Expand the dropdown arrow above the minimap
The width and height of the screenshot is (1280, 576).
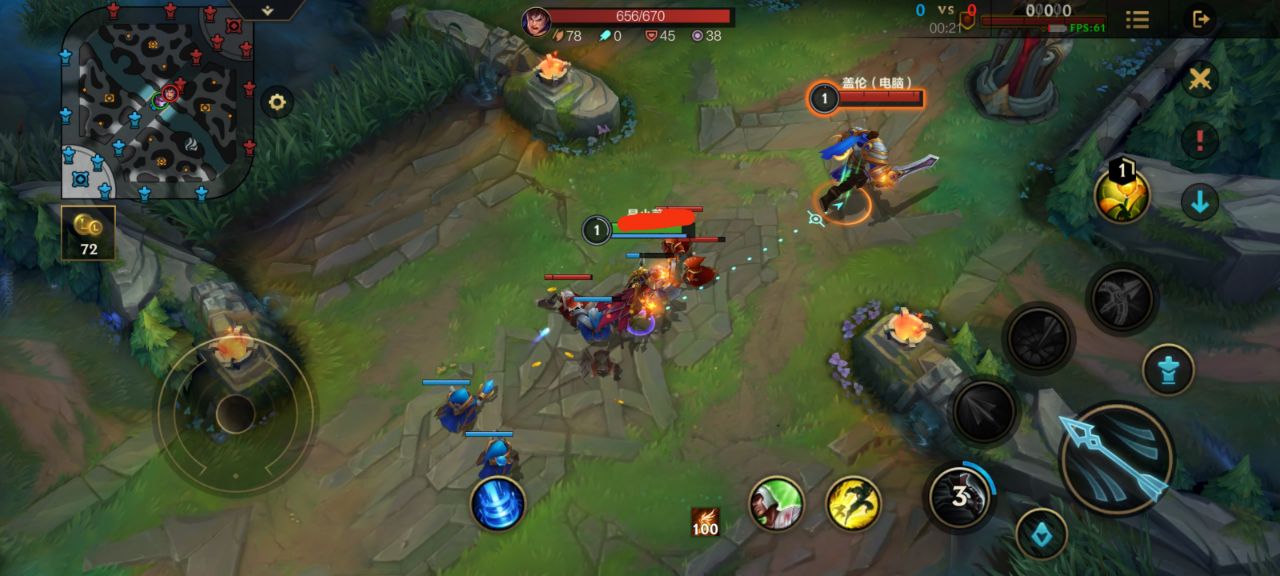tap(268, 10)
